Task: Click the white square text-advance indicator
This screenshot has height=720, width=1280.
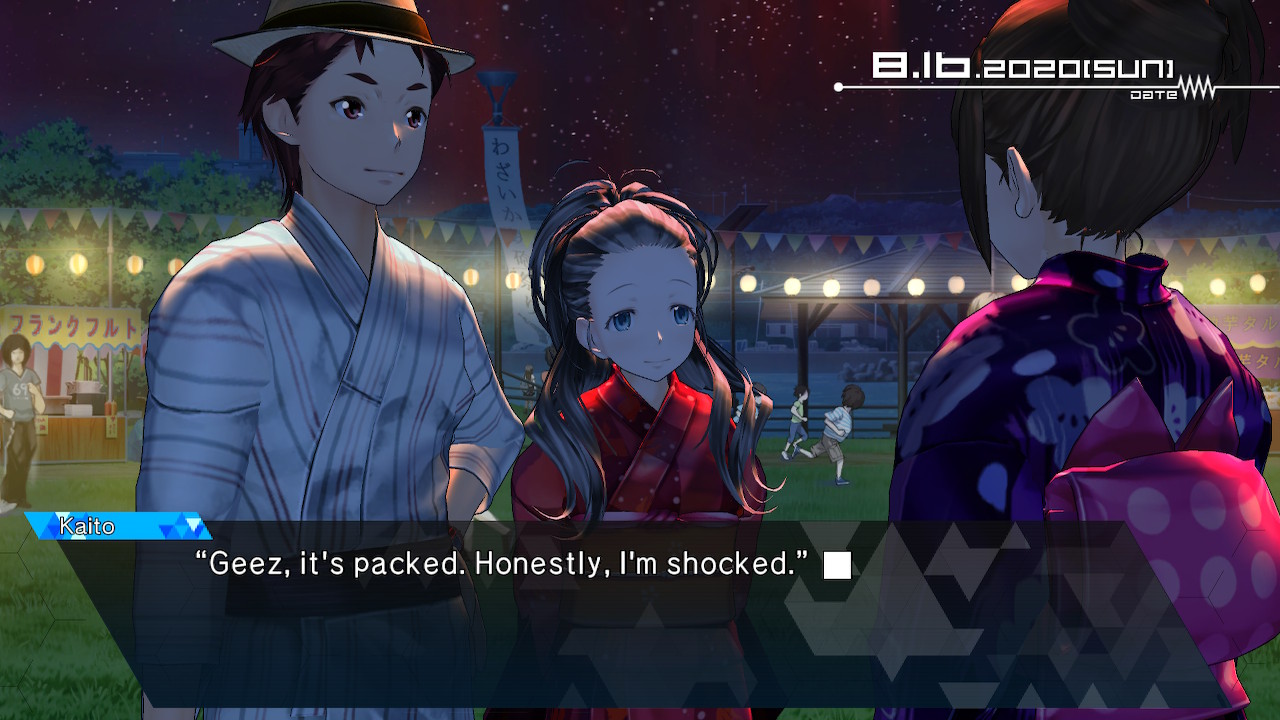Action: click(x=837, y=566)
